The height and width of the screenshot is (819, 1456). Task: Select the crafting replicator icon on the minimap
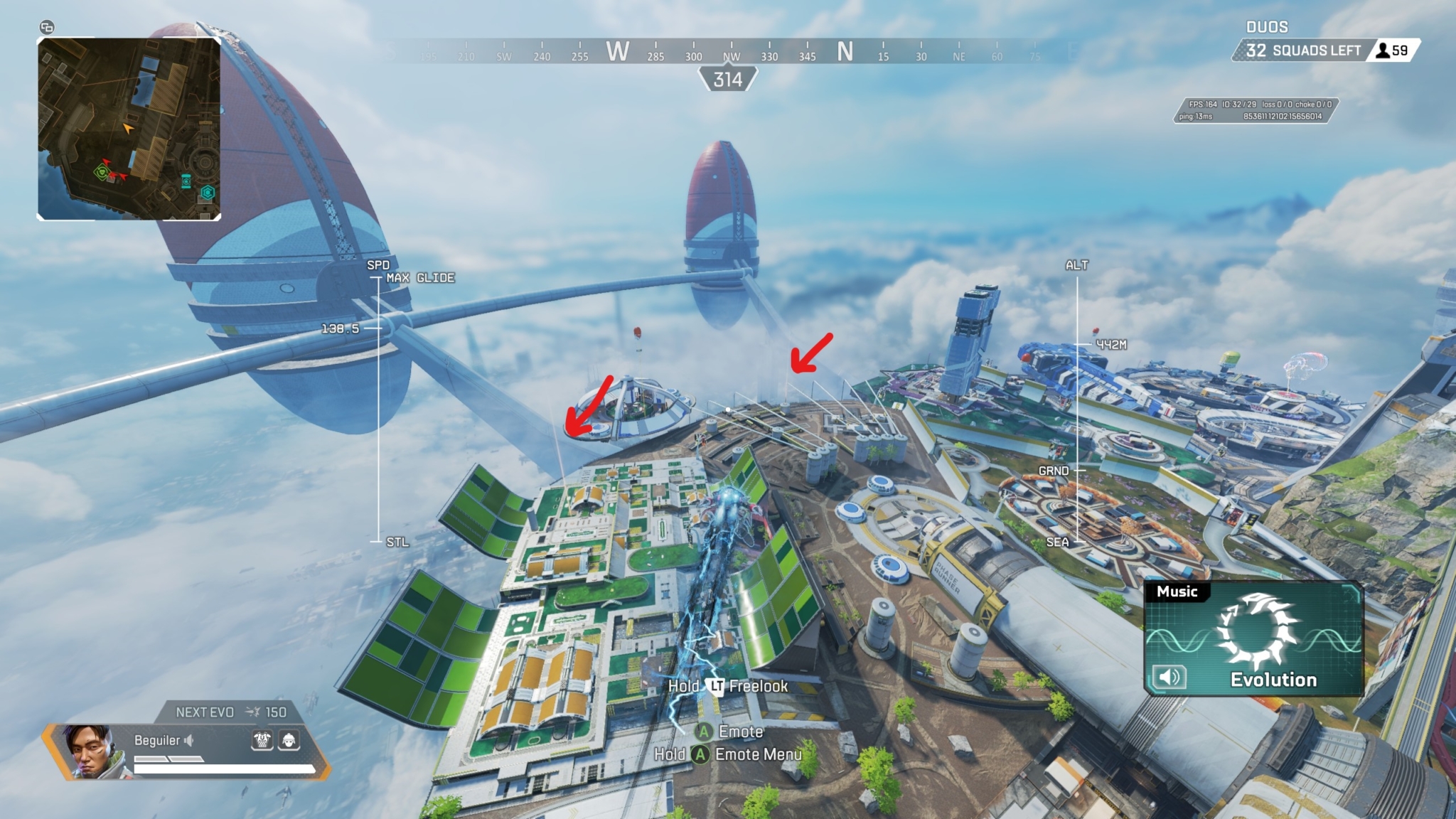tap(207, 191)
